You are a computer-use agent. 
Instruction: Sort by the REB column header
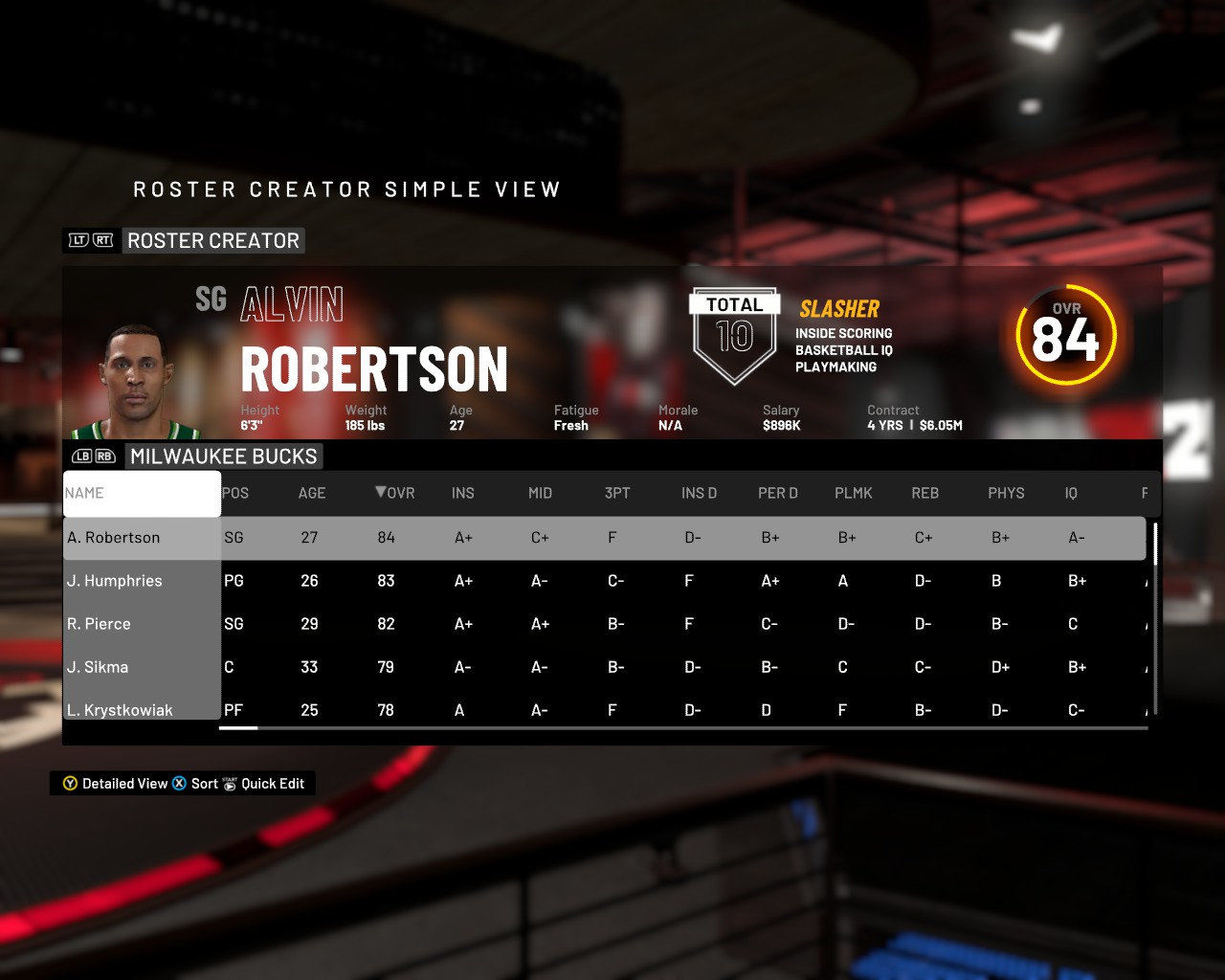click(925, 493)
